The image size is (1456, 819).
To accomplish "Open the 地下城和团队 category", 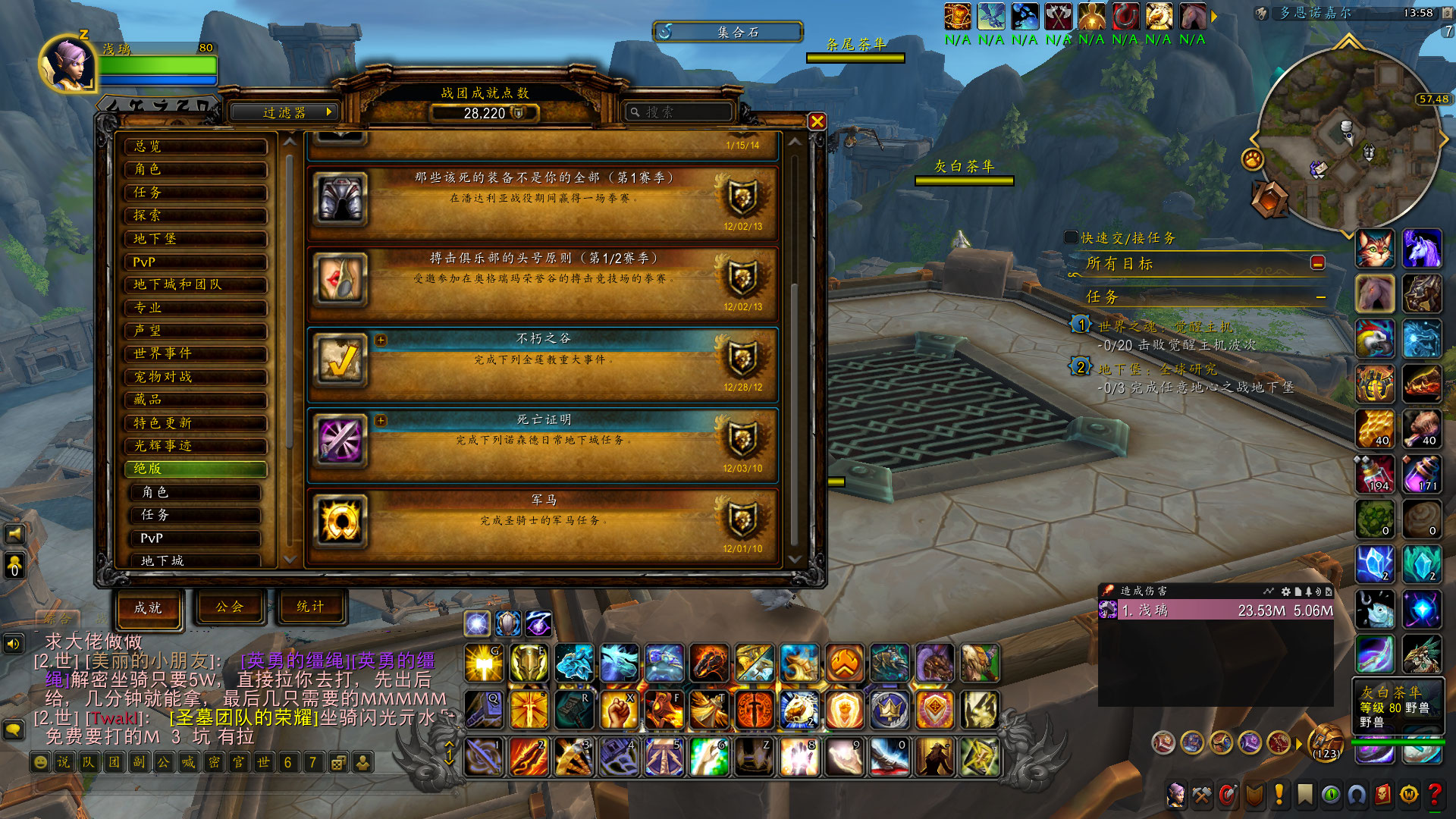I will click(196, 284).
